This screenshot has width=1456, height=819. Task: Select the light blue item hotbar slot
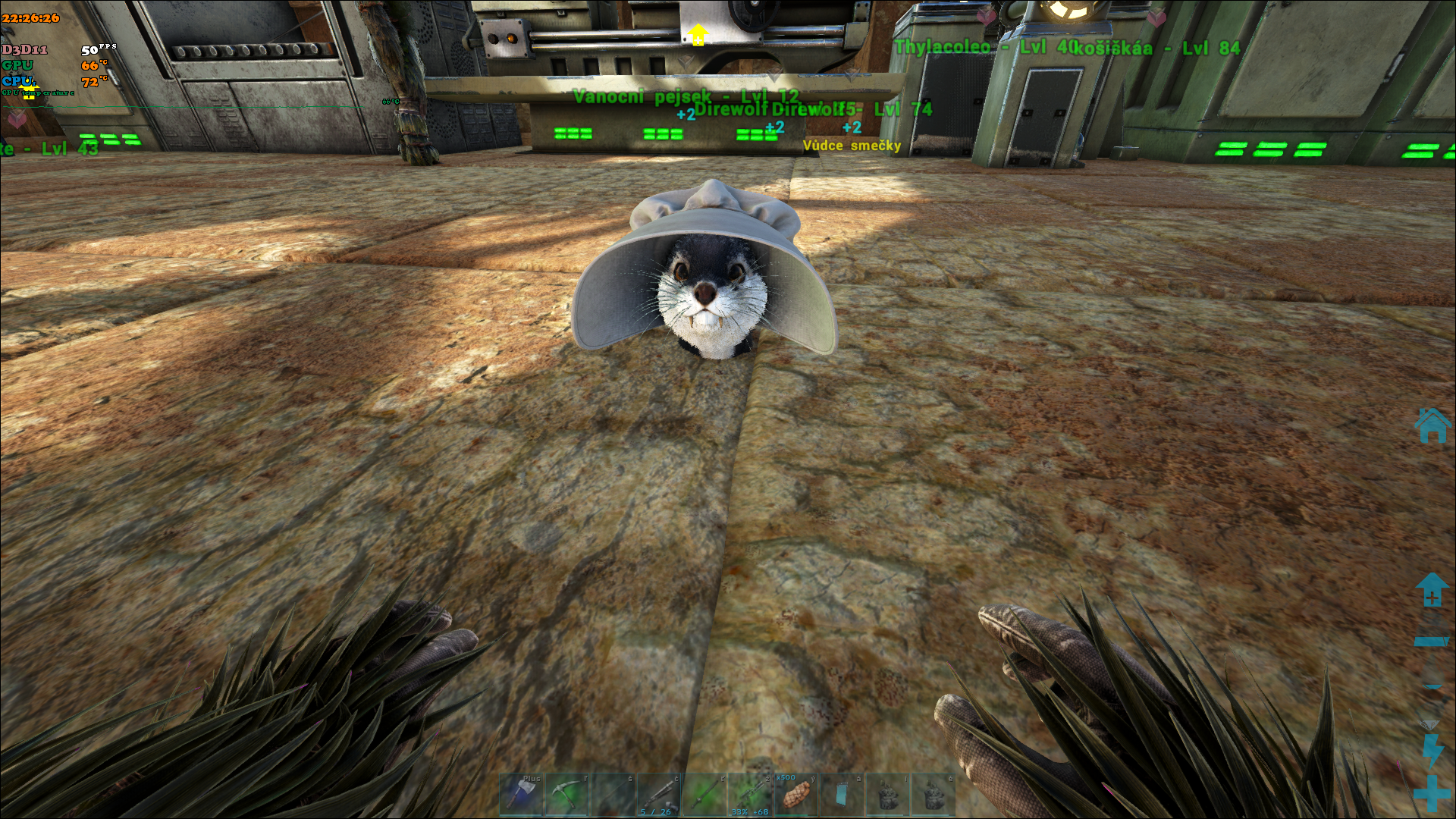(841, 795)
